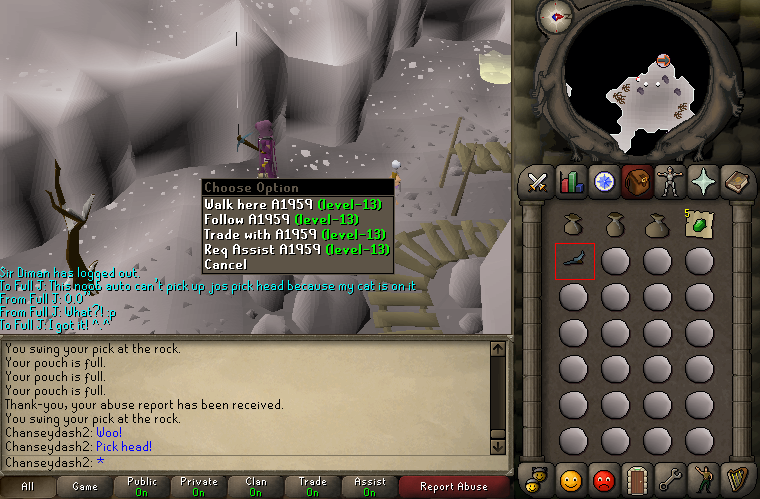Click the dark pickaxe head inventory item
Image resolution: width=760 pixels, height=499 pixels.
[x=573, y=260]
